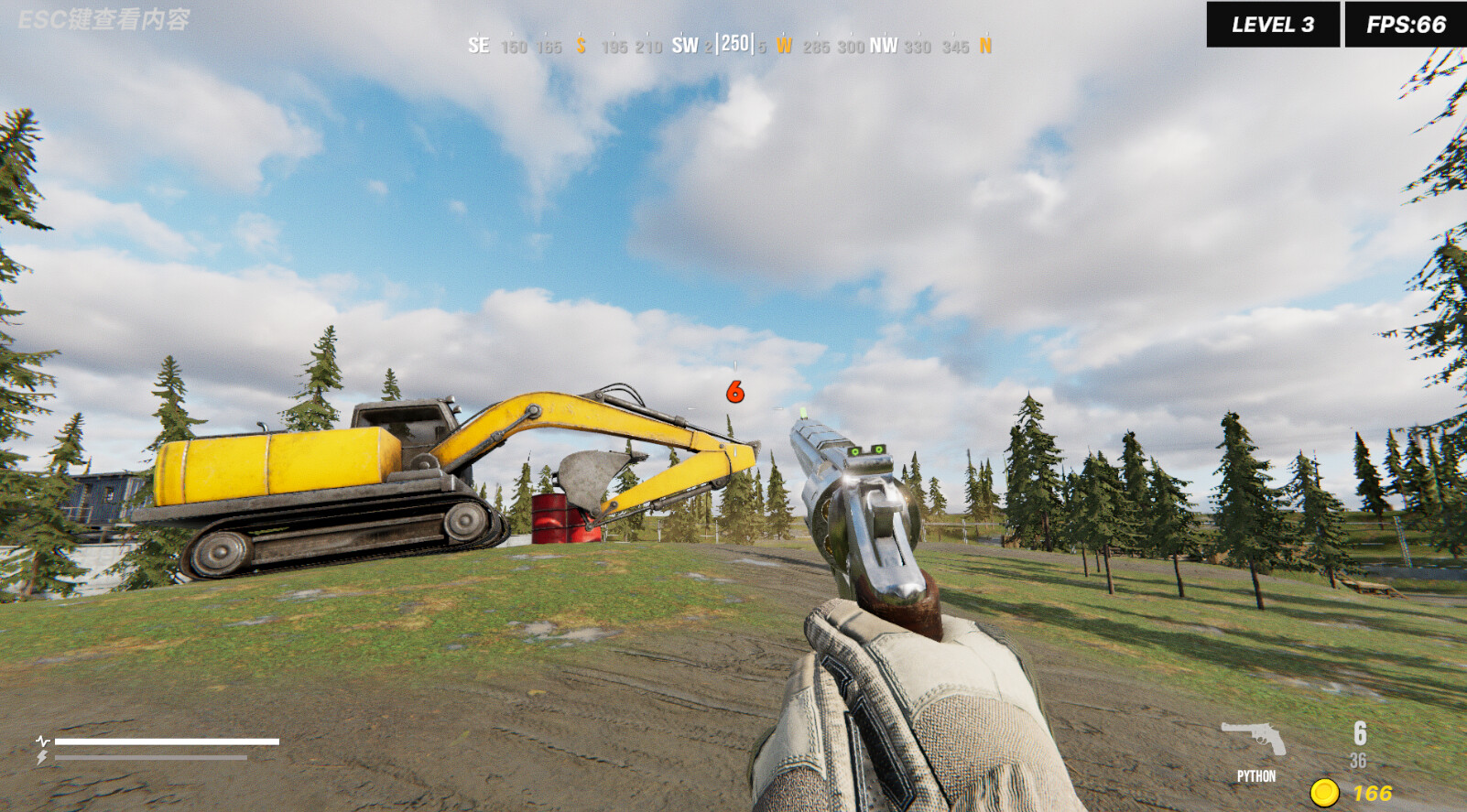Click the NW compass heading label

click(883, 47)
